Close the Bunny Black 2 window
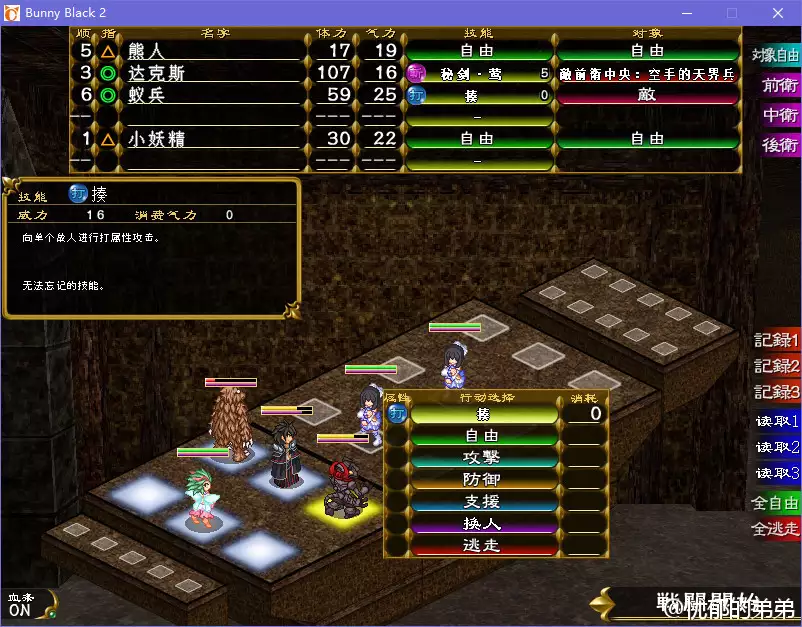The width and height of the screenshot is (802, 627). coord(777,13)
